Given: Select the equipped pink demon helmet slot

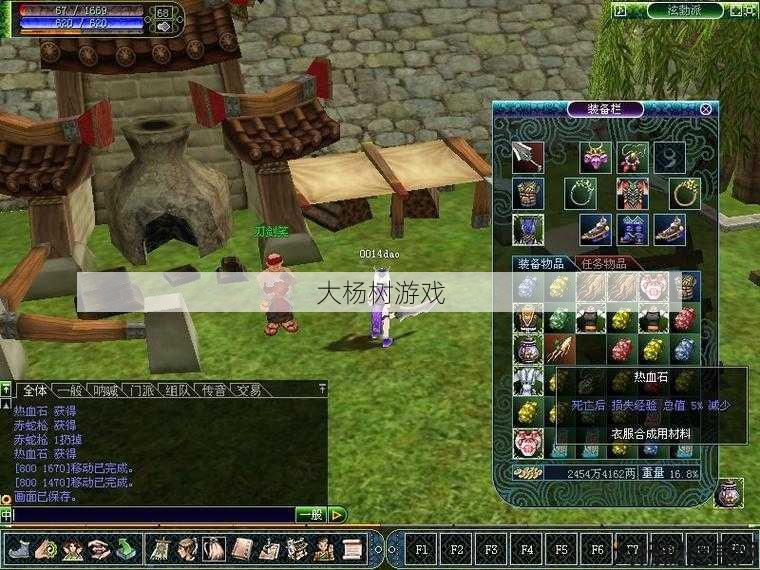Looking at the screenshot, I should coord(596,156).
